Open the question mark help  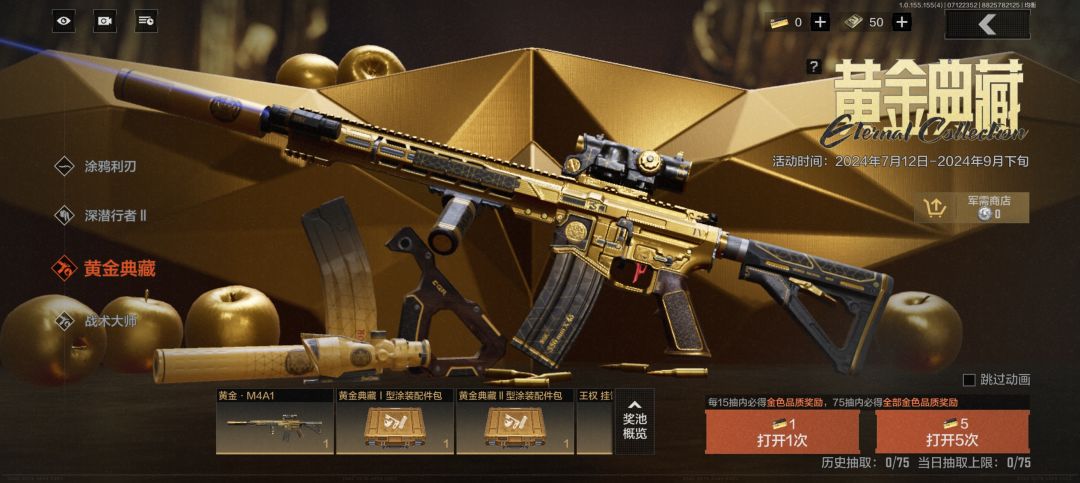pos(815,67)
